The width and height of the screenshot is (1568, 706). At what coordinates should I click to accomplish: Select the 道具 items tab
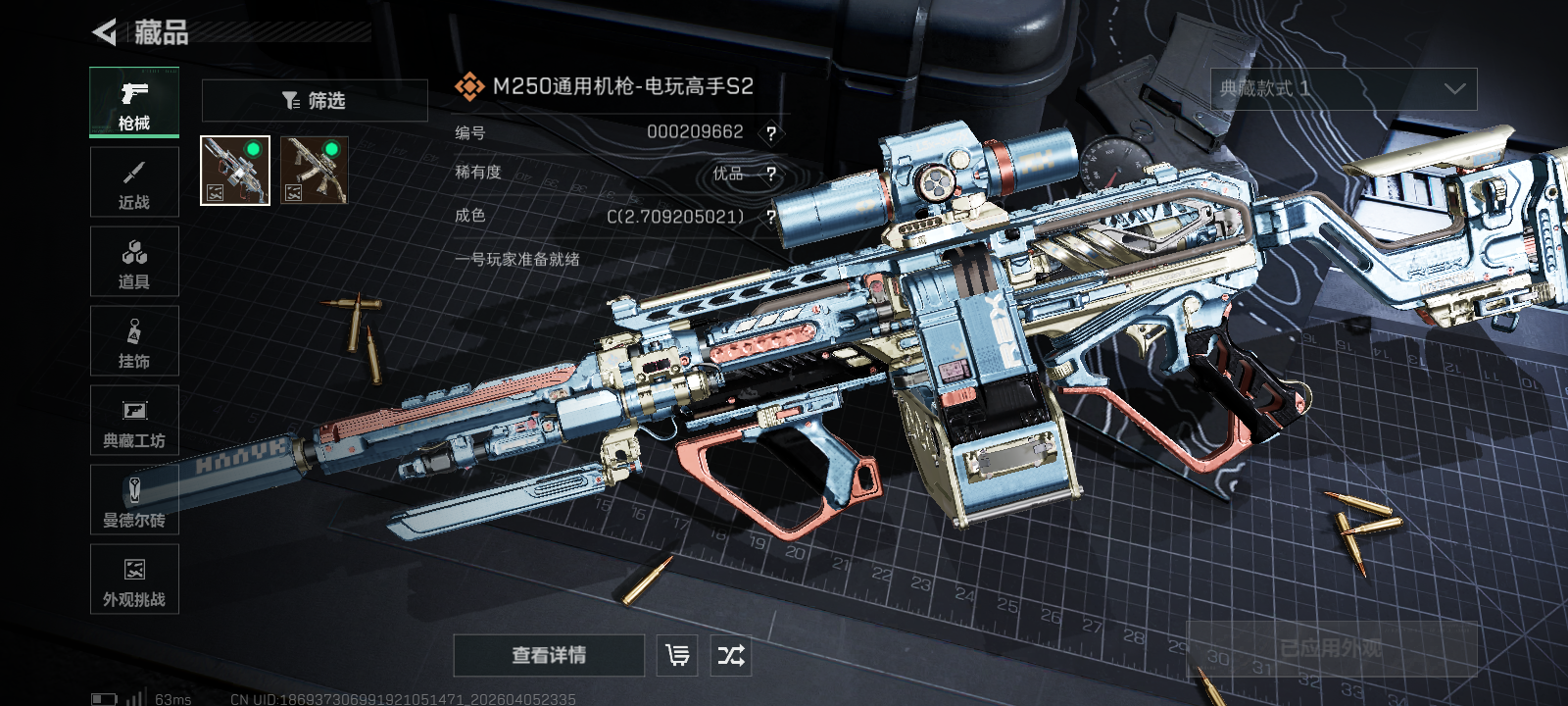[x=134, y=262]
